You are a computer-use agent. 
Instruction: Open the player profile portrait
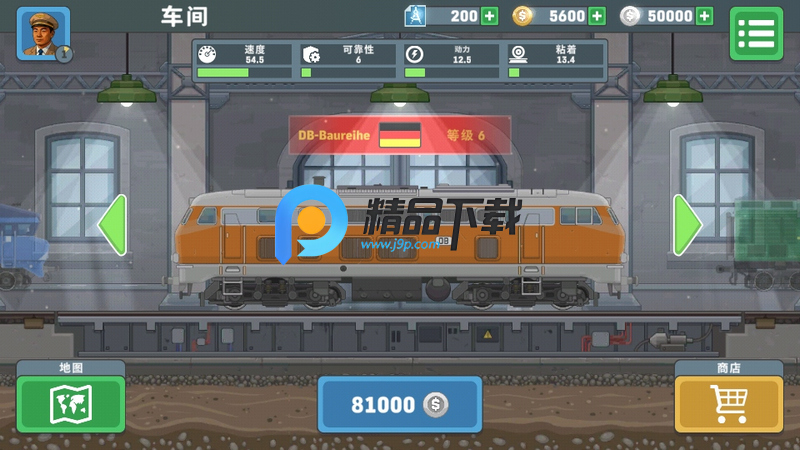click(43, 33)
